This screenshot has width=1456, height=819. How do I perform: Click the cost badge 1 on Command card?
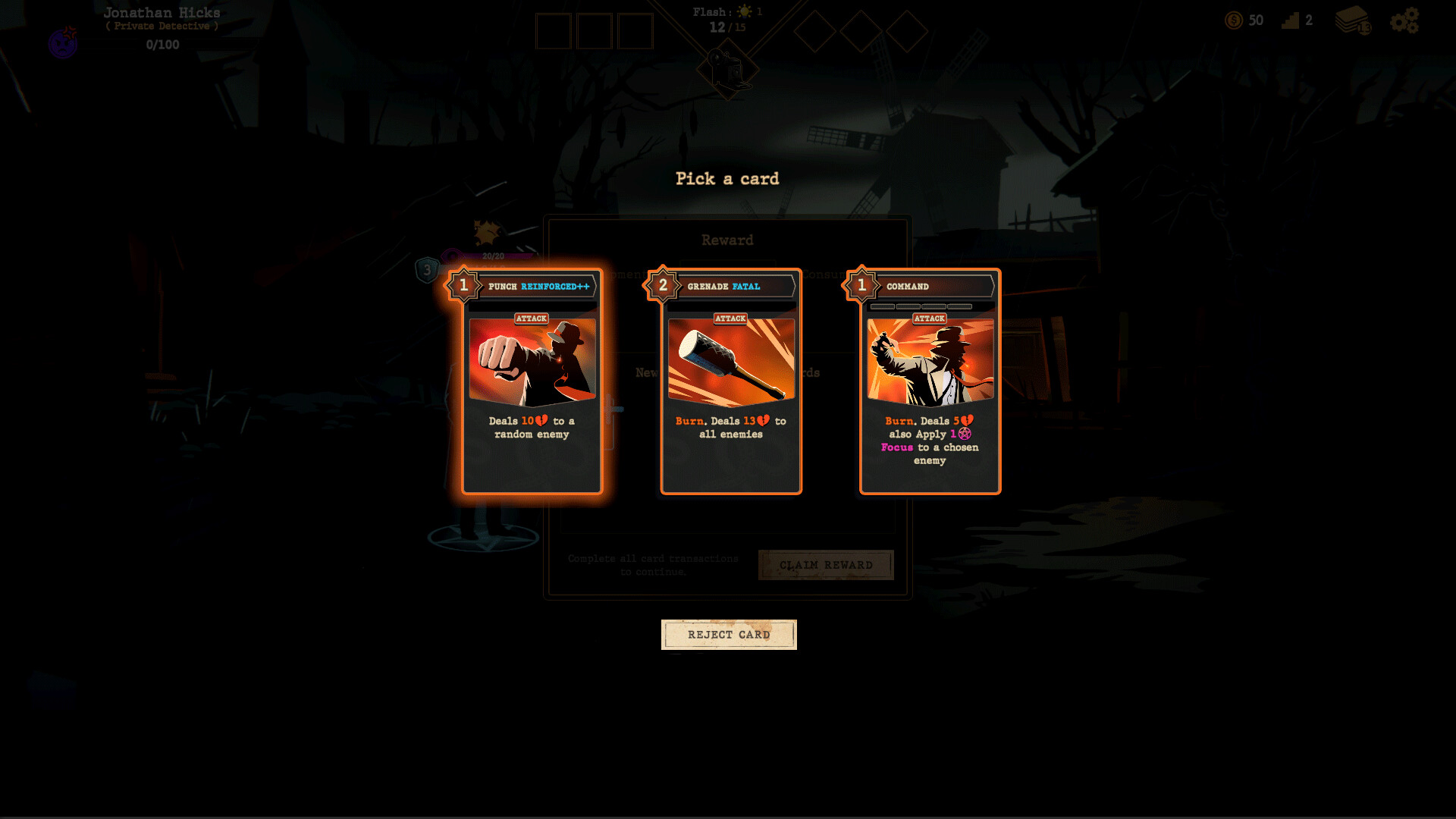[x=863, y=286]
